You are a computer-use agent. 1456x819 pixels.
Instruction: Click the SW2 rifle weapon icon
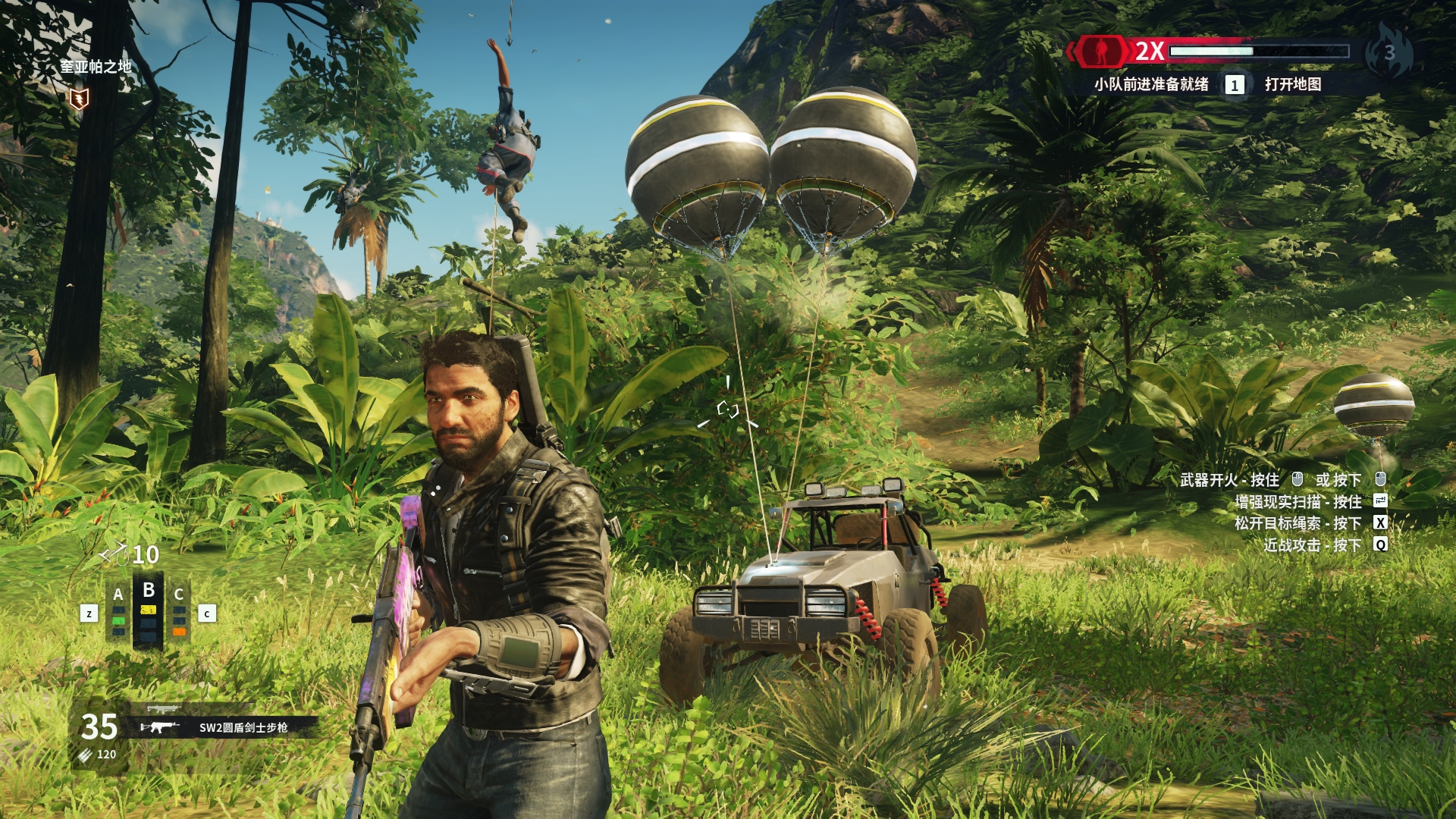160,727
